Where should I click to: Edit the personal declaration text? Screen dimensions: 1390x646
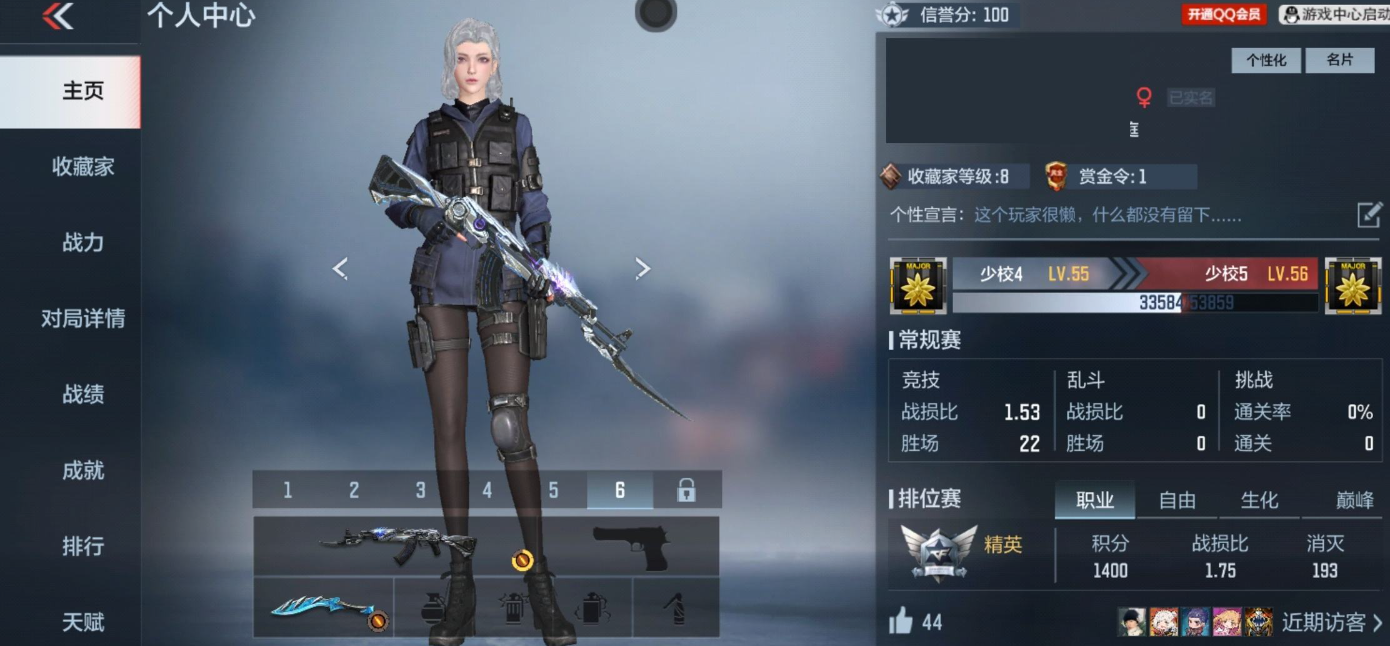(x=1368, y=215)
